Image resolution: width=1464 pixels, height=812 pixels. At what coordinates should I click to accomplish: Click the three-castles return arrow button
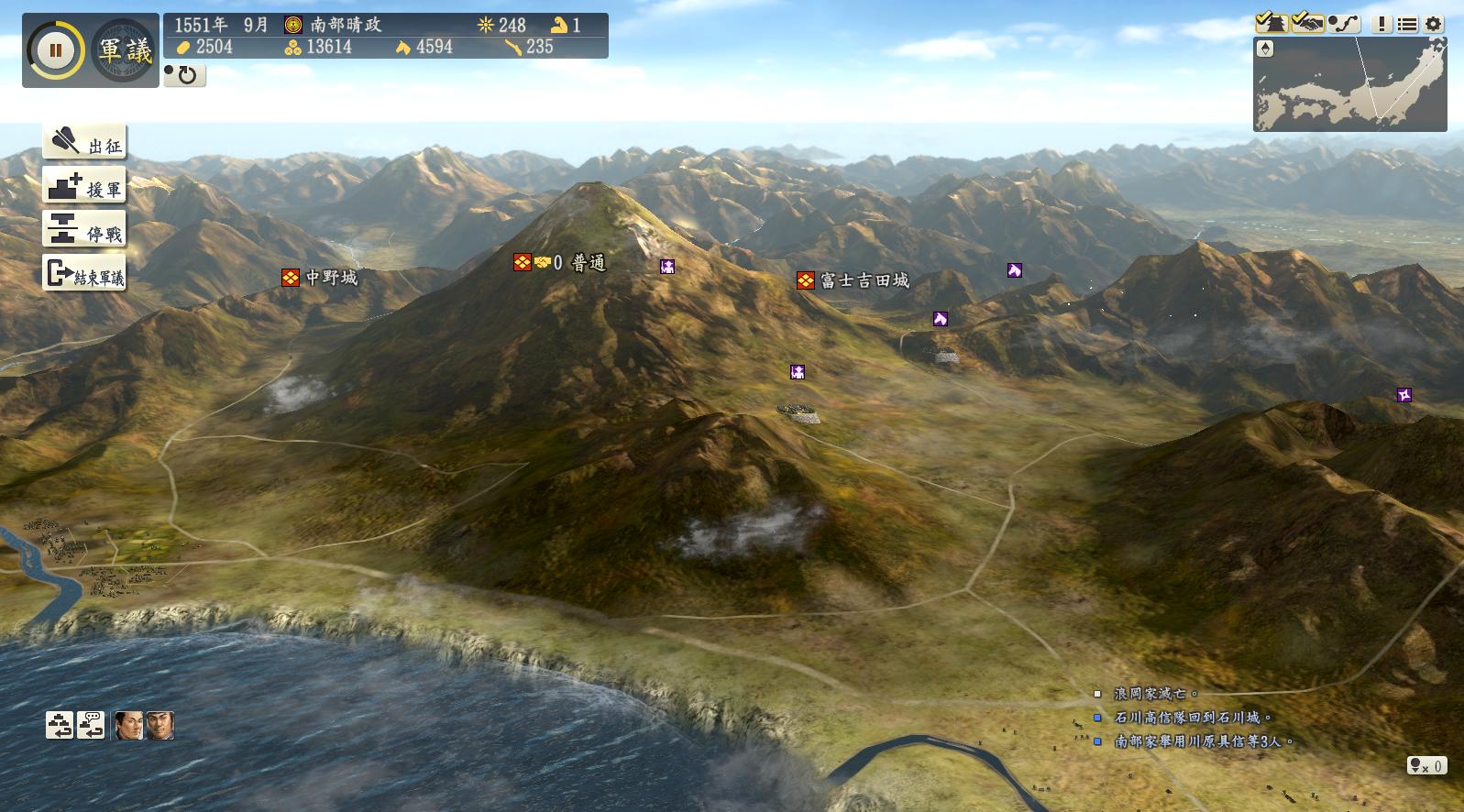60,725
